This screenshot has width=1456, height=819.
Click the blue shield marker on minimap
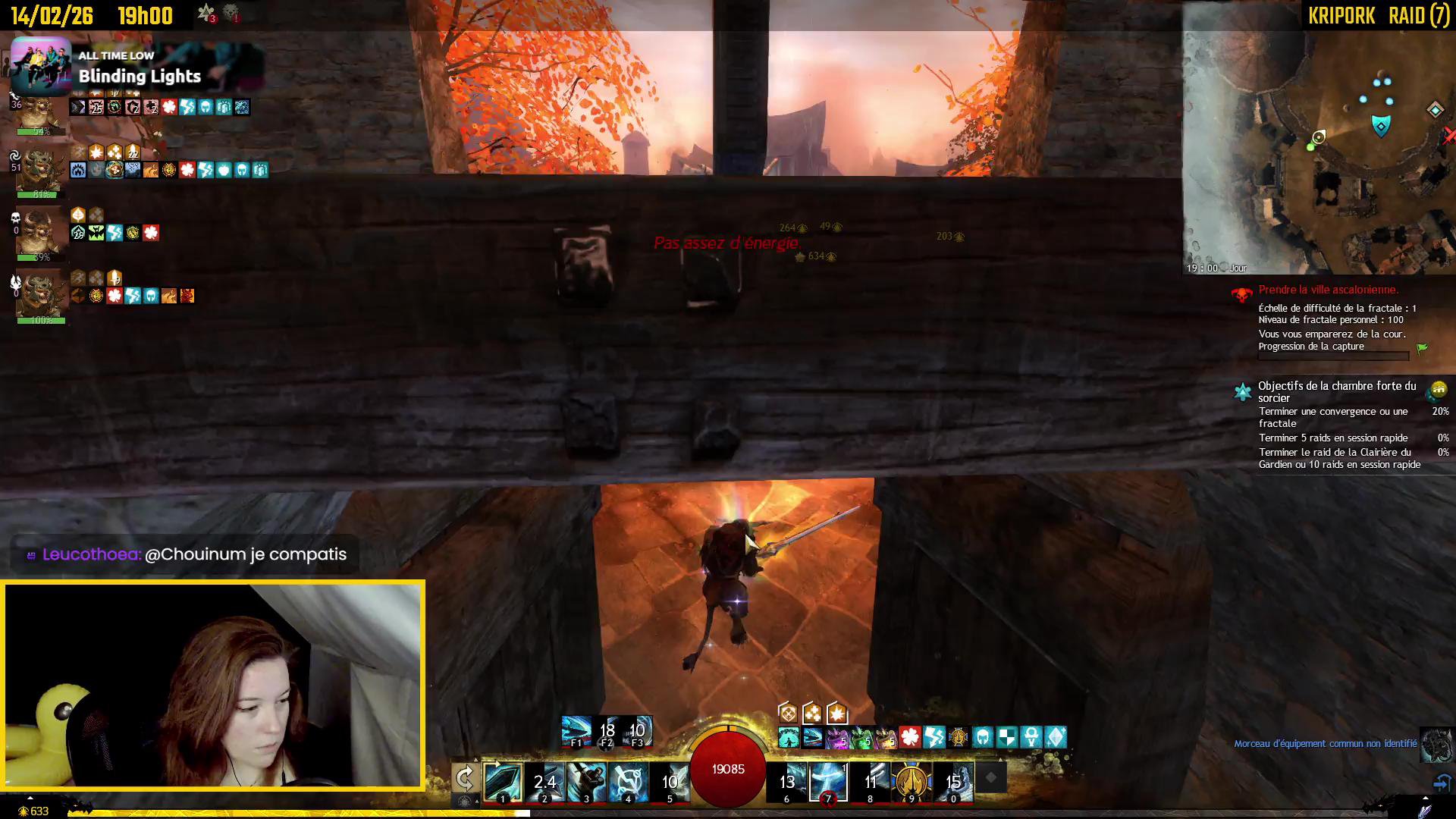[x=1381, y=125]
